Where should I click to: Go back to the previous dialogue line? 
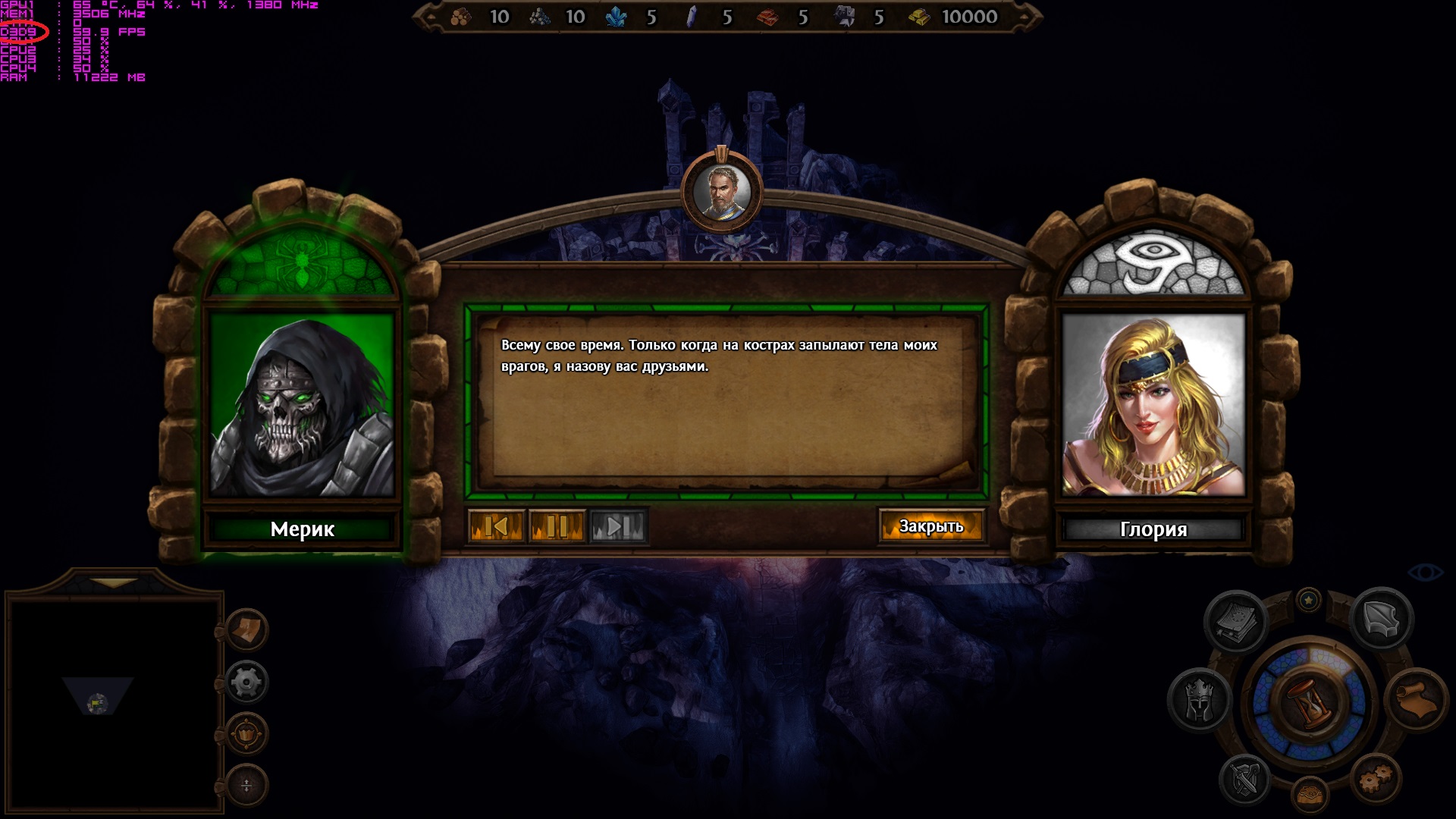pos(497,526)
